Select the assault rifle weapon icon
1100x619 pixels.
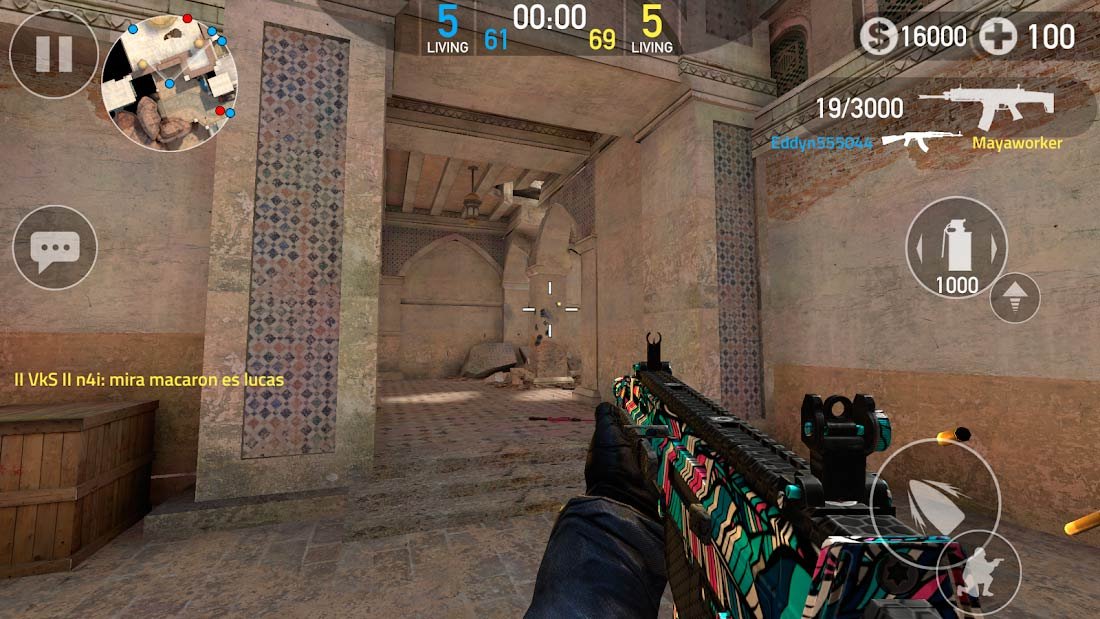(986, 107)
